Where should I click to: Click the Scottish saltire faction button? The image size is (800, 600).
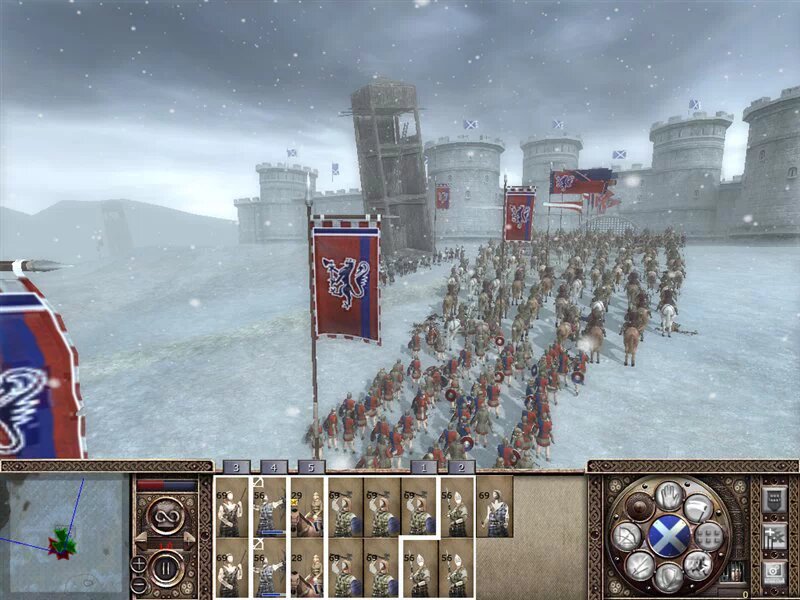(x=669, y=537)
